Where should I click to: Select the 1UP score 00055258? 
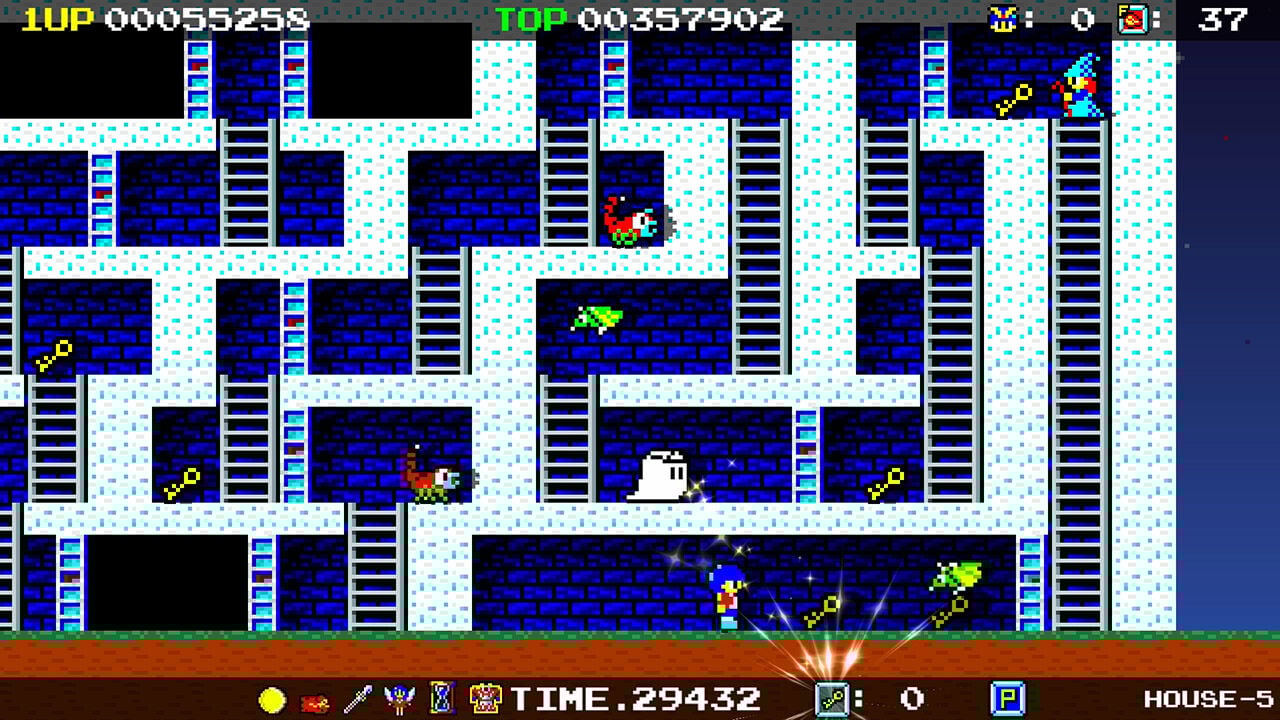point(120,17)
